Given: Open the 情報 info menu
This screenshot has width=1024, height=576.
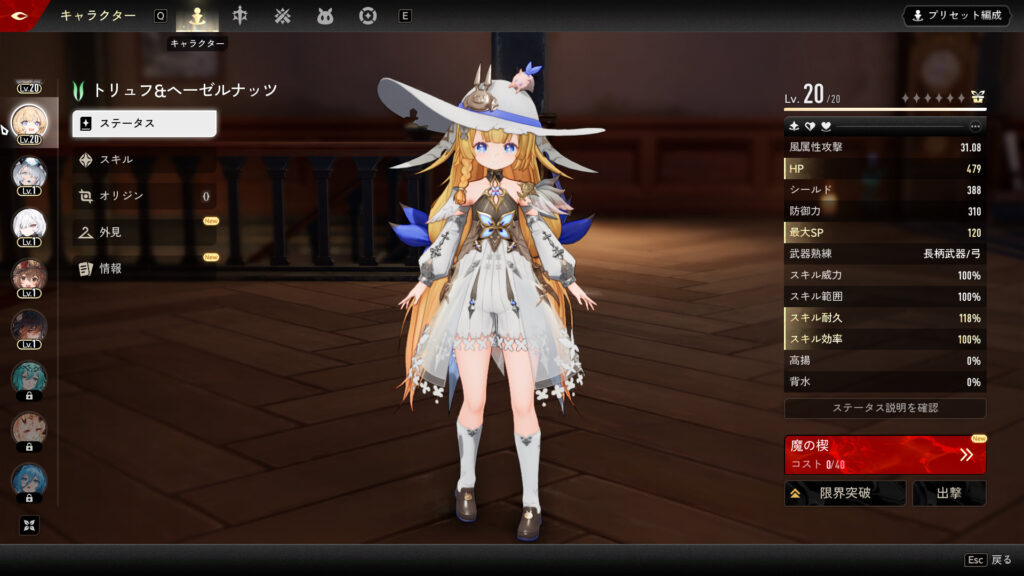Looking at the screenshot, I should coord(144,268).
